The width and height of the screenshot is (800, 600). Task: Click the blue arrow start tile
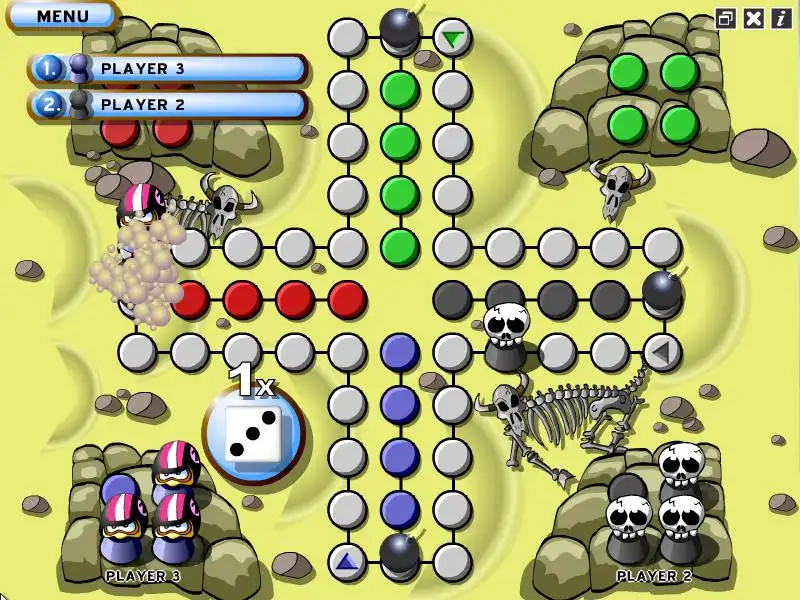347,561
